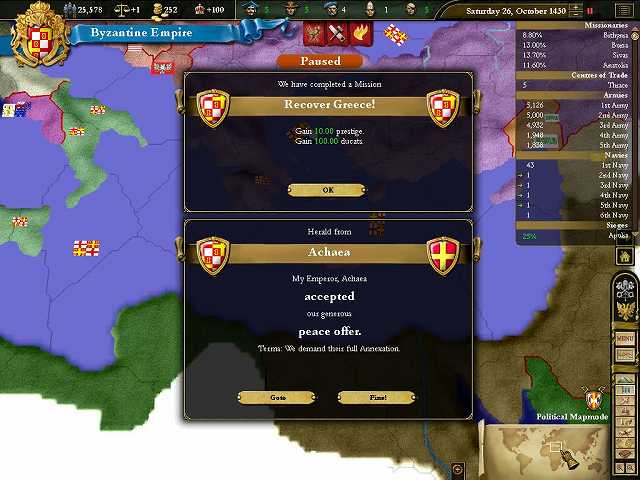Click the flame alert icon under the top bar
Screen dimensions: 640x480
click(x=359, y=34)
